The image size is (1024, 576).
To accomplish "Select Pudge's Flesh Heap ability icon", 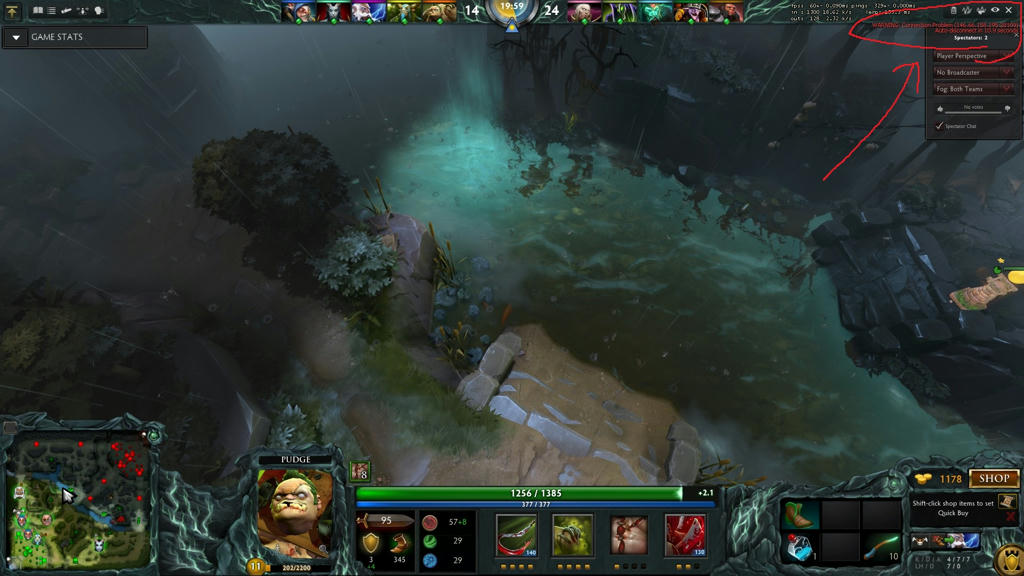I will 628,536.
